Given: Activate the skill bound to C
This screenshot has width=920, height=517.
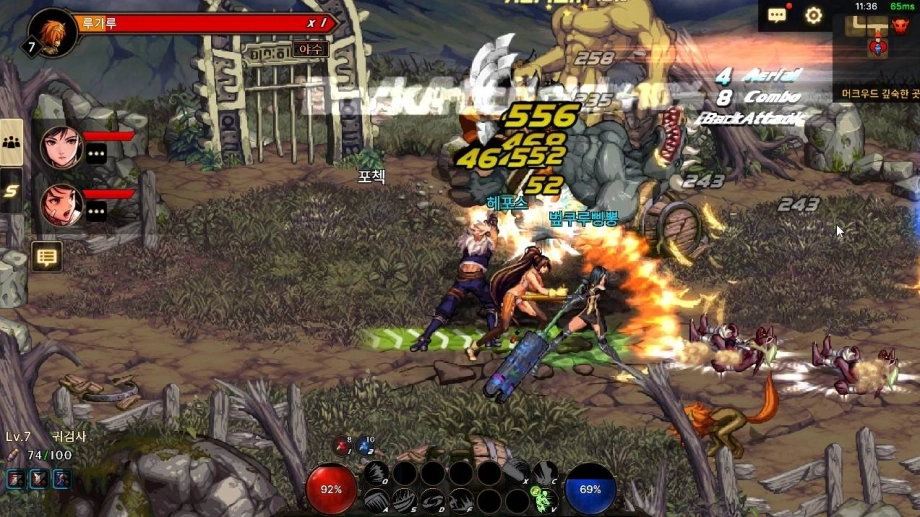Looking at the screenshot, I should click(545, 472).
